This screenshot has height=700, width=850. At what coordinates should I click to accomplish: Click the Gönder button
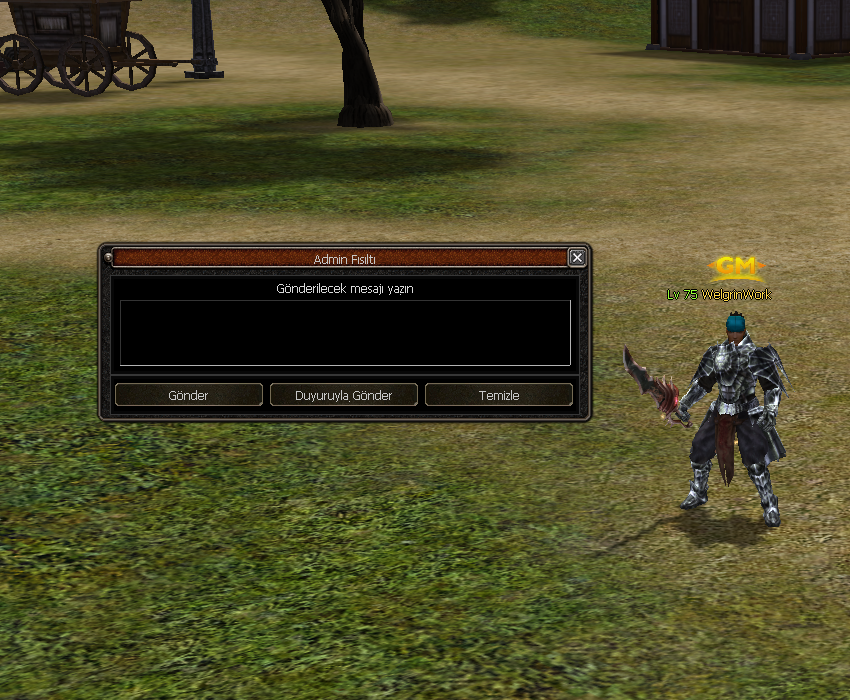click(188, 395)
